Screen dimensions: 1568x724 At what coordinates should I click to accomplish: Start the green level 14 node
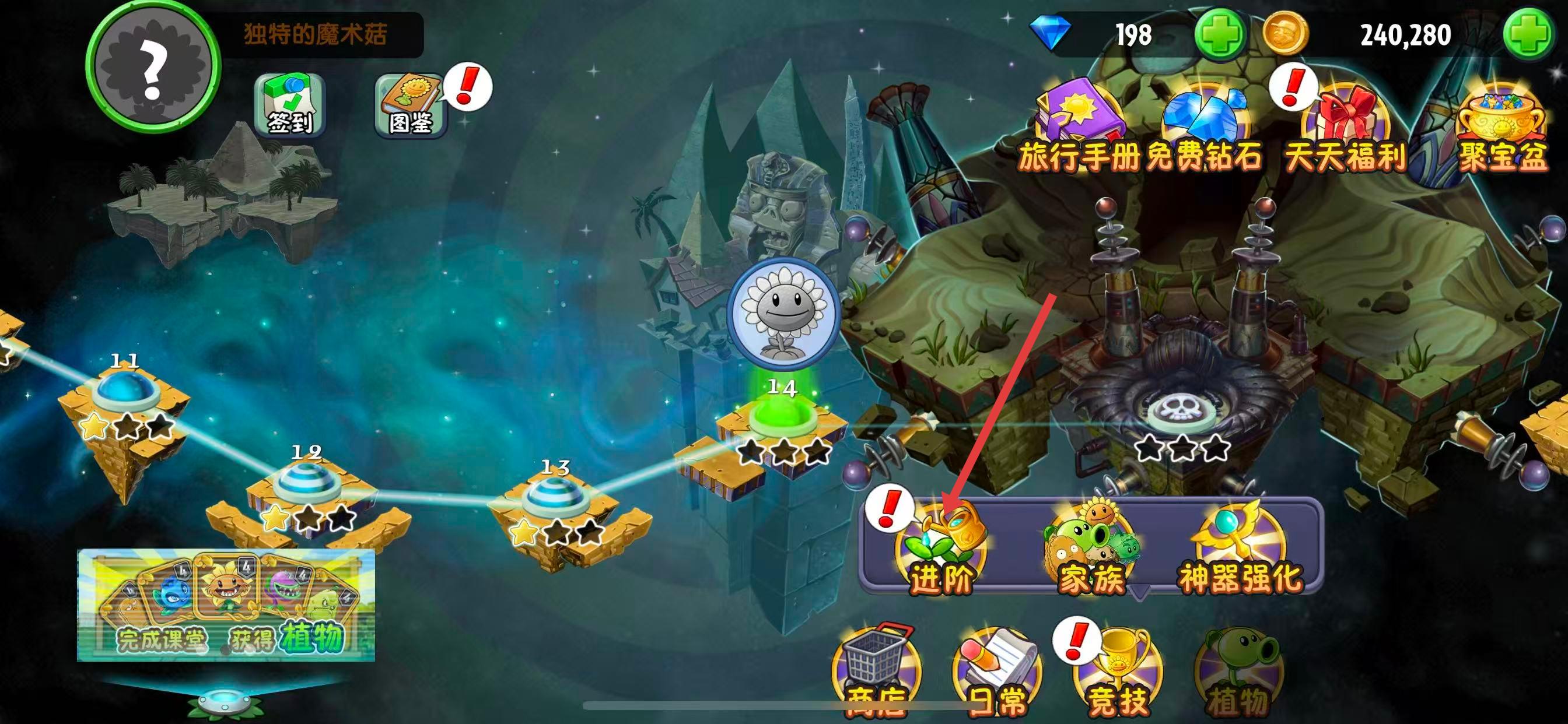pyautogui.click(x=782, y=418)
